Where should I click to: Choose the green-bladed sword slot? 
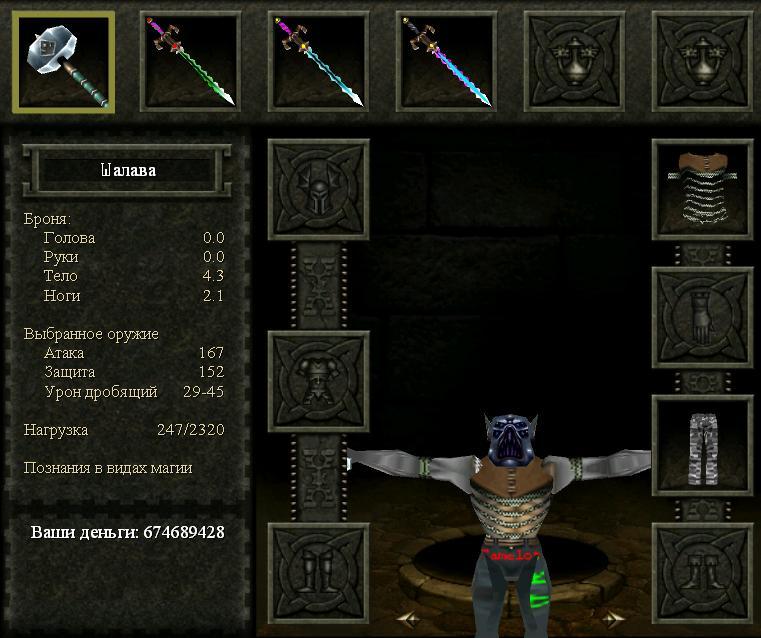tap(190, 61)
